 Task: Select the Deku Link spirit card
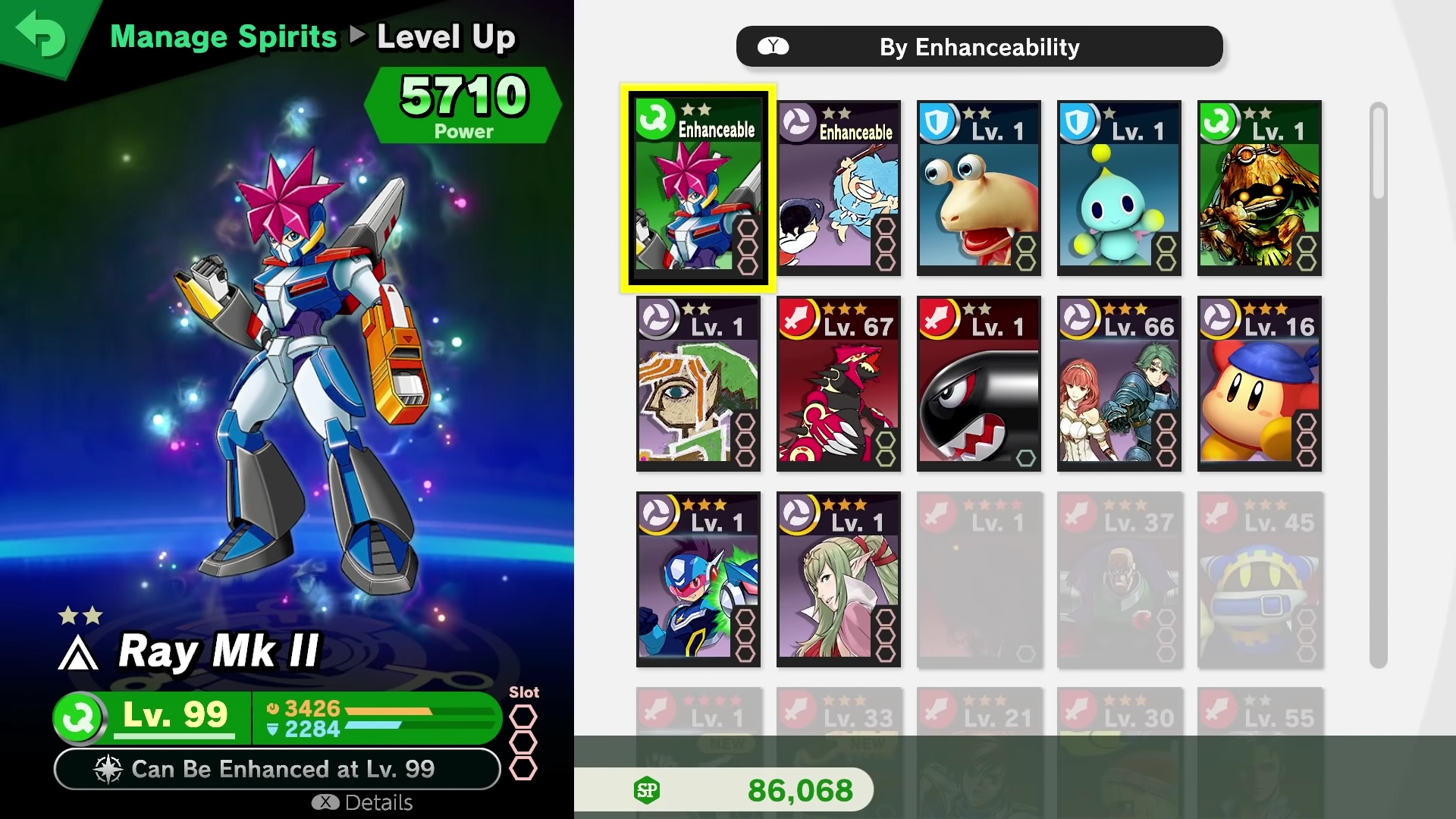[1259, 187]
